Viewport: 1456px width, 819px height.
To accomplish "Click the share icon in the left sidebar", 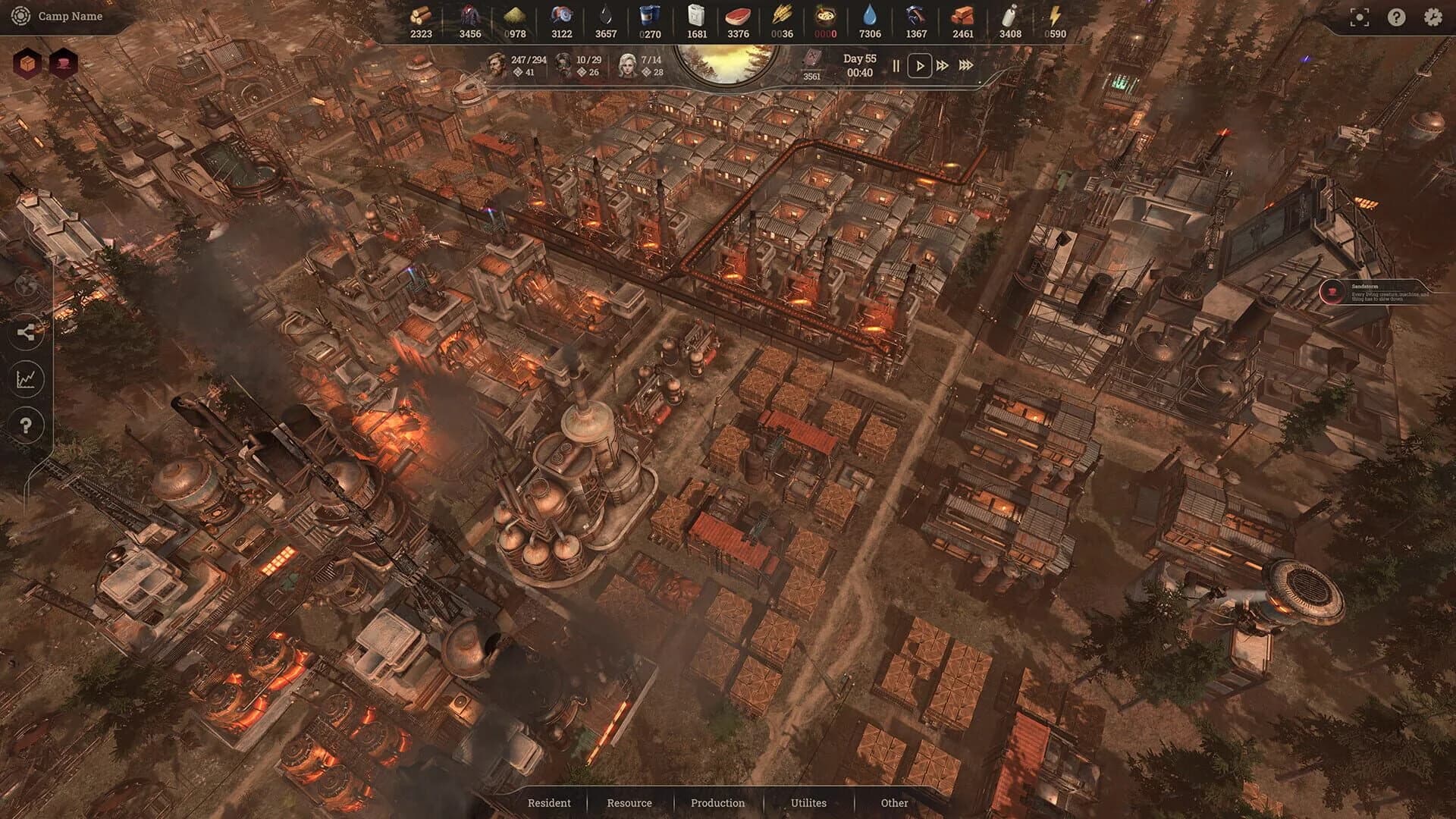I will [28, 331].
